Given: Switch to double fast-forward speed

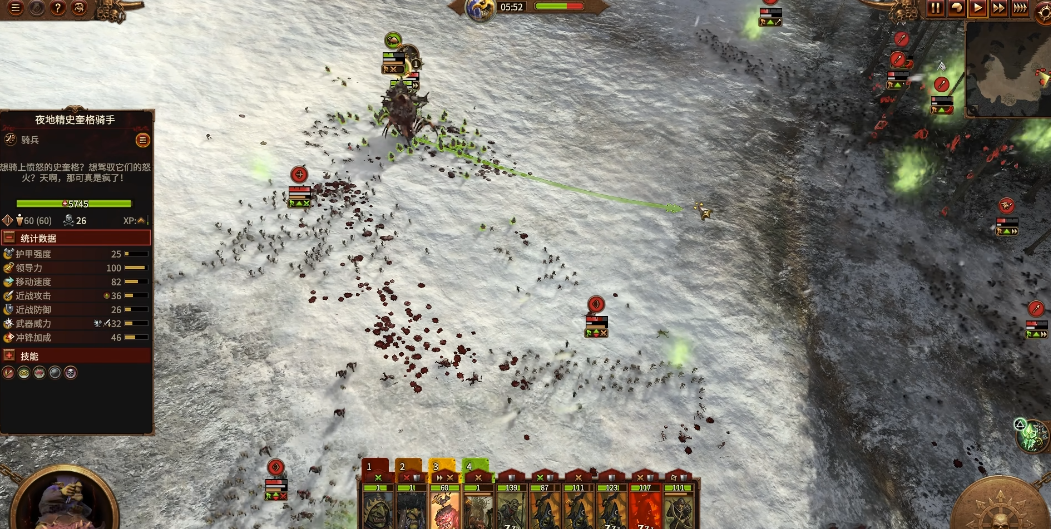Looking at the screenshot, I should tap(999, 8).
